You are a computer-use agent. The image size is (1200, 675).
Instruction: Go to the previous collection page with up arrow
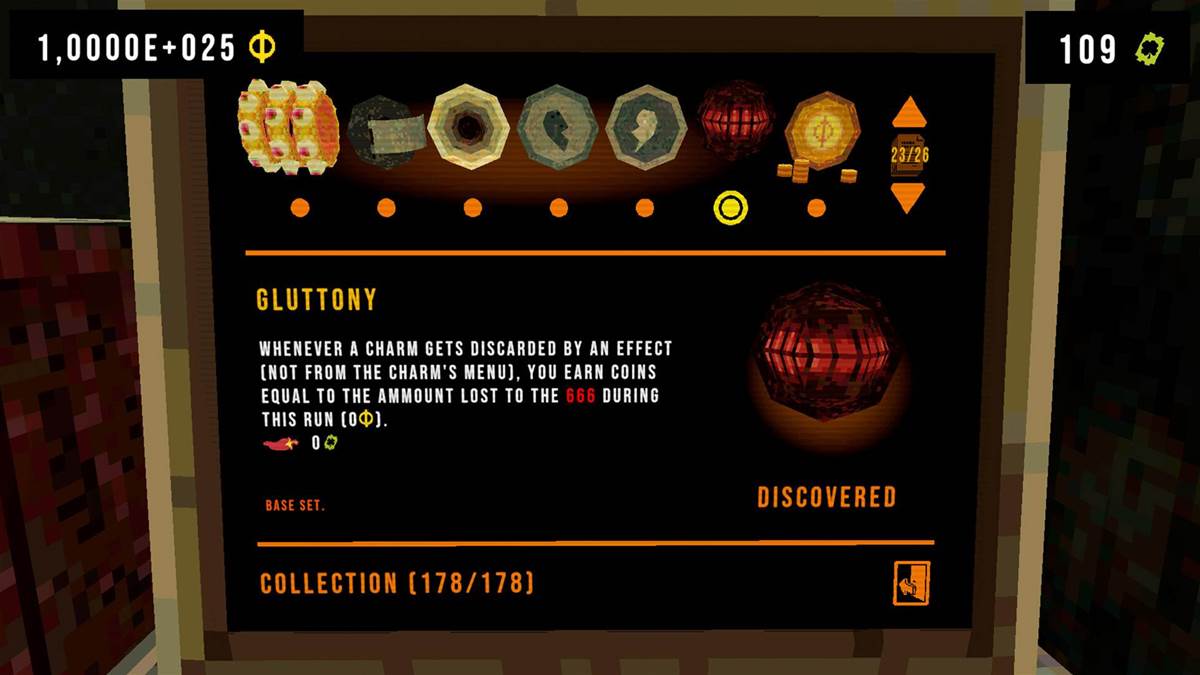click(908, 112)
